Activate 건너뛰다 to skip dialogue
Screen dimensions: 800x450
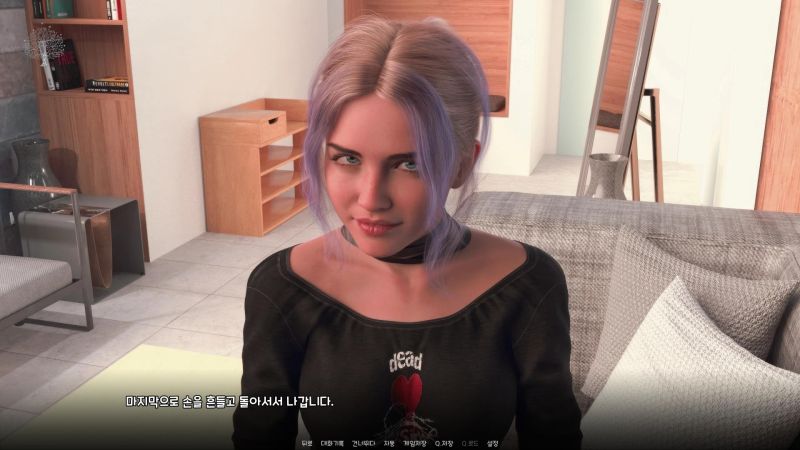362,442
